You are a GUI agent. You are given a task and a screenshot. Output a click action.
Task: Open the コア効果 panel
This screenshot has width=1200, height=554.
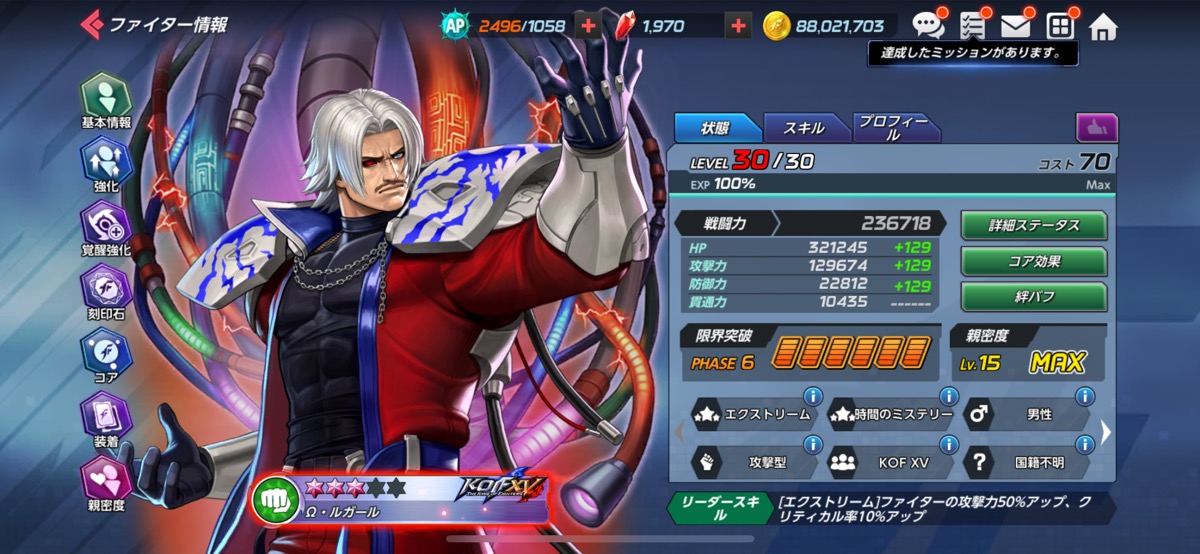(1033, 261)
